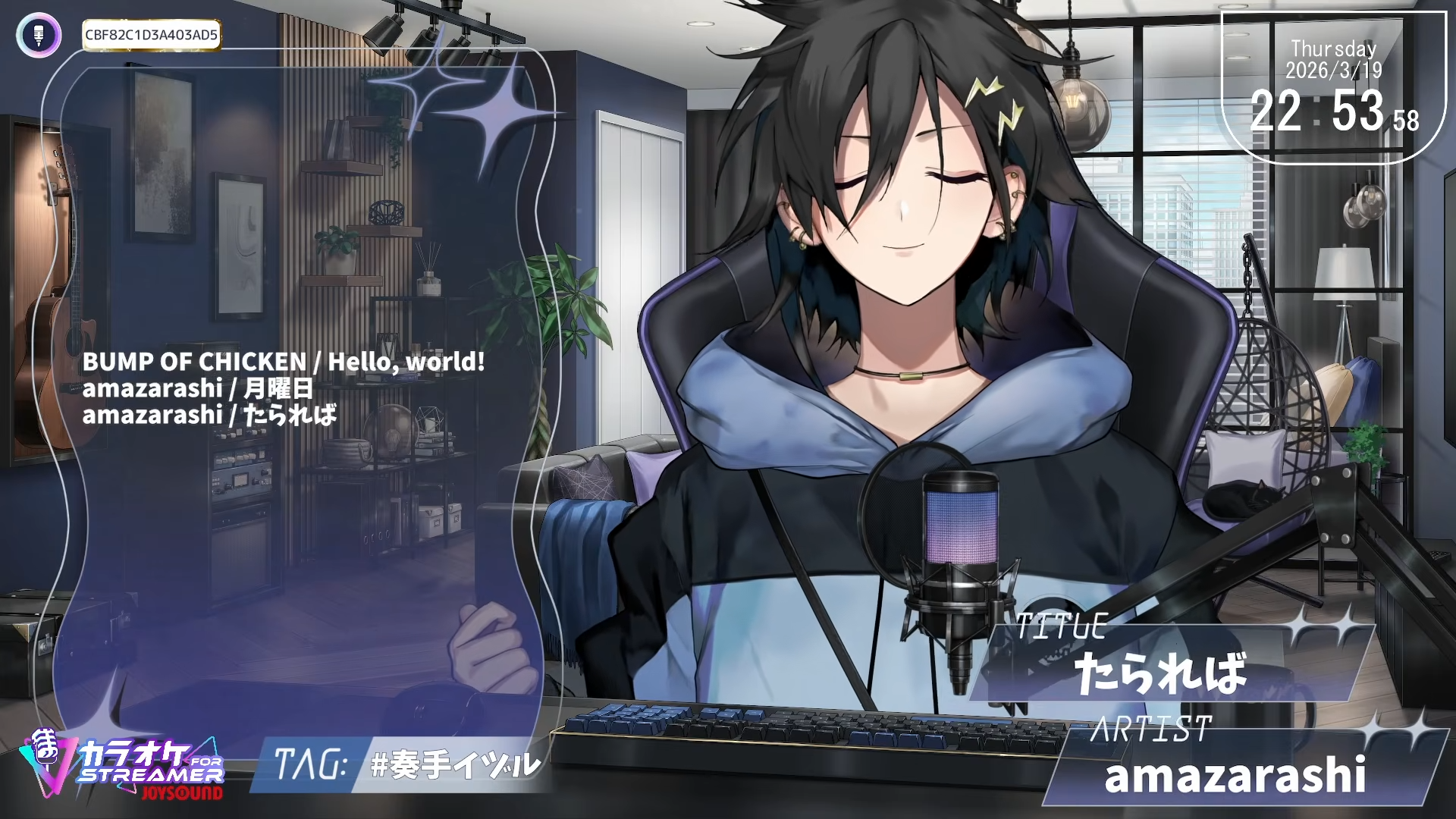Choose BUMP OF CHICKEN Hello, world! in song list
The width and height of the screenshot is (1456, 819).
click(x=283, y=362)
